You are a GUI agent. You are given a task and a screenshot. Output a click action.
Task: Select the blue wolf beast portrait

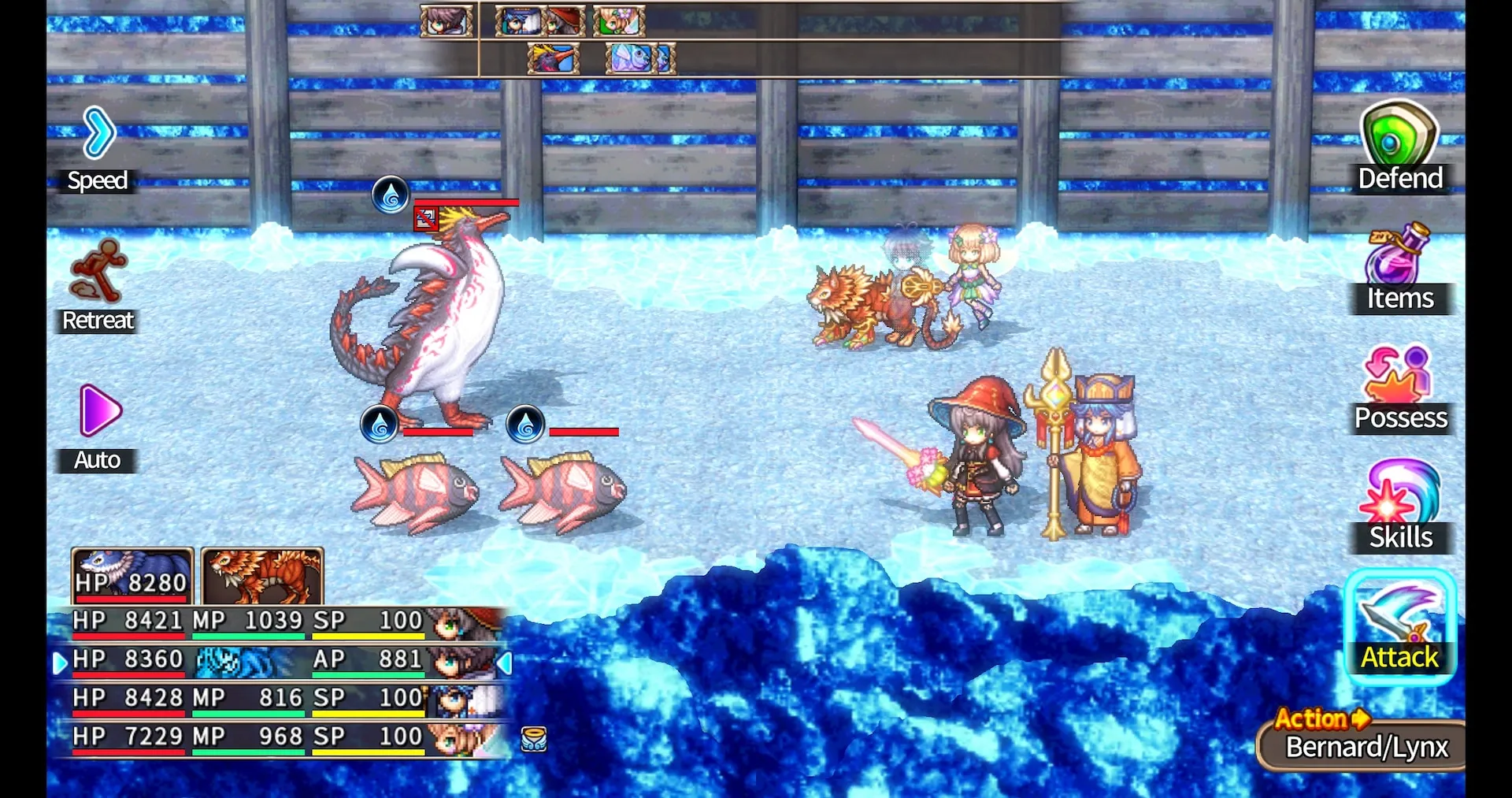click(x=132, y=576)
